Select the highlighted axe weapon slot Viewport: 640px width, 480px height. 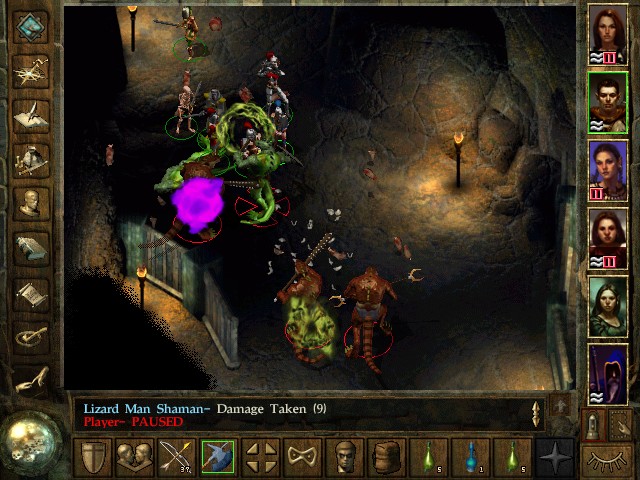point(217,458)
